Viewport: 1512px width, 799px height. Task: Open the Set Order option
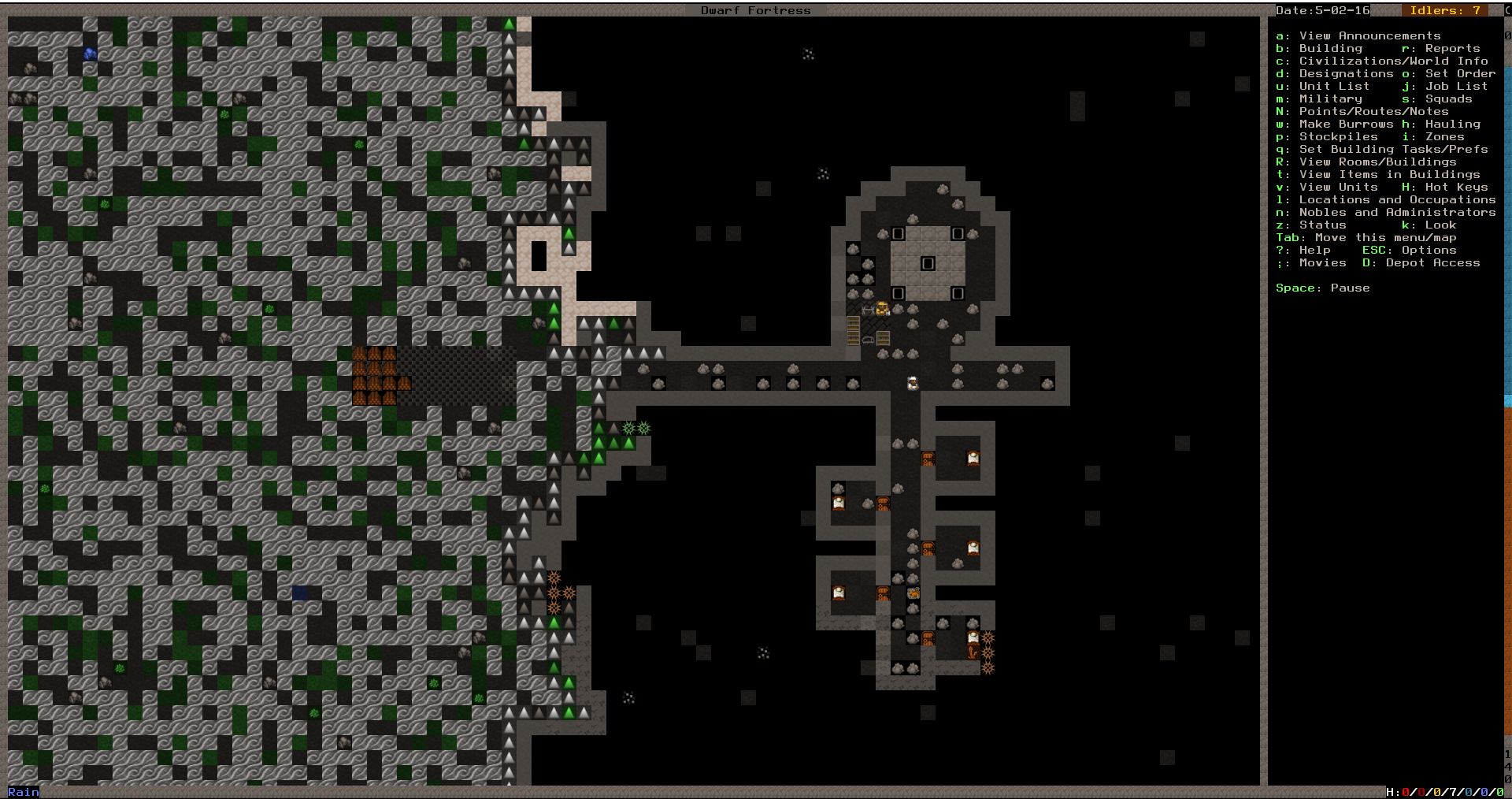pyautogui.click(x=1460, y=73)
